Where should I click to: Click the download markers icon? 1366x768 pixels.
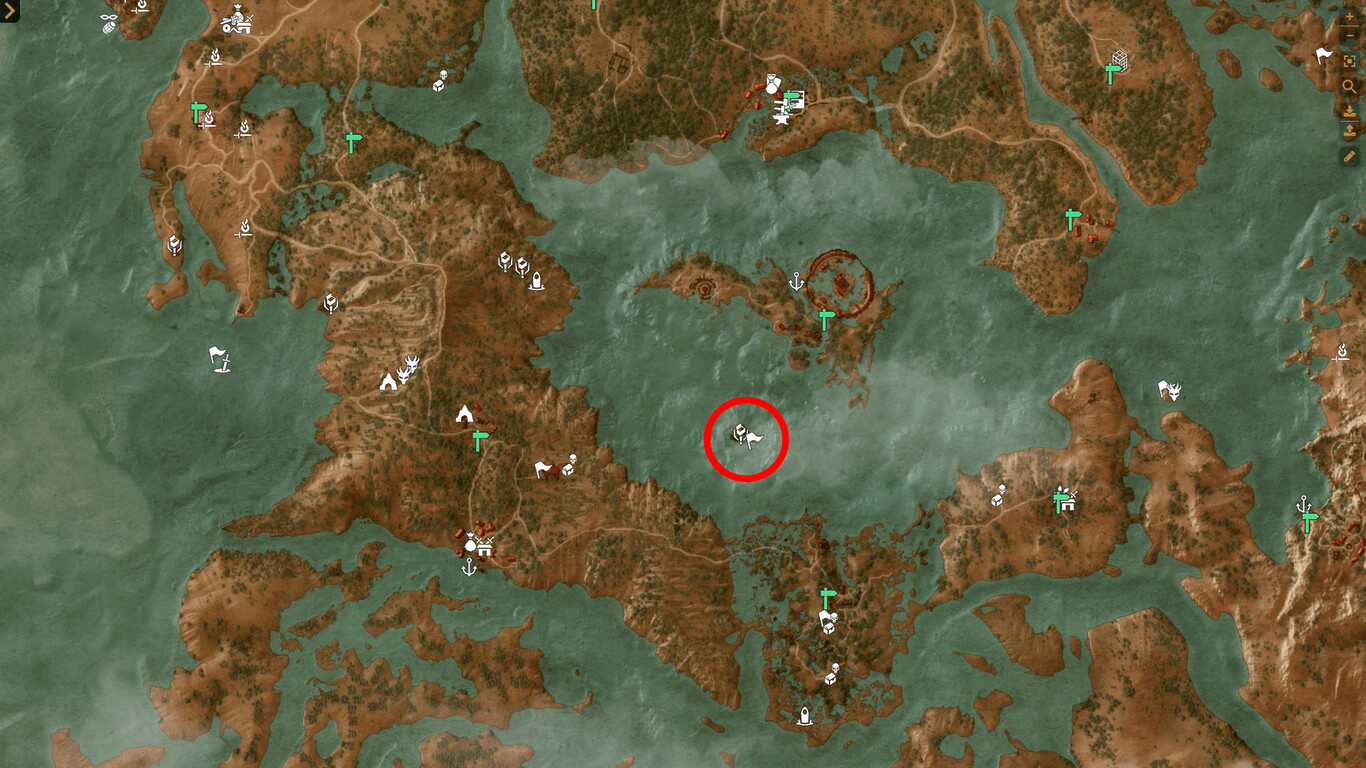coord(1349,110)
